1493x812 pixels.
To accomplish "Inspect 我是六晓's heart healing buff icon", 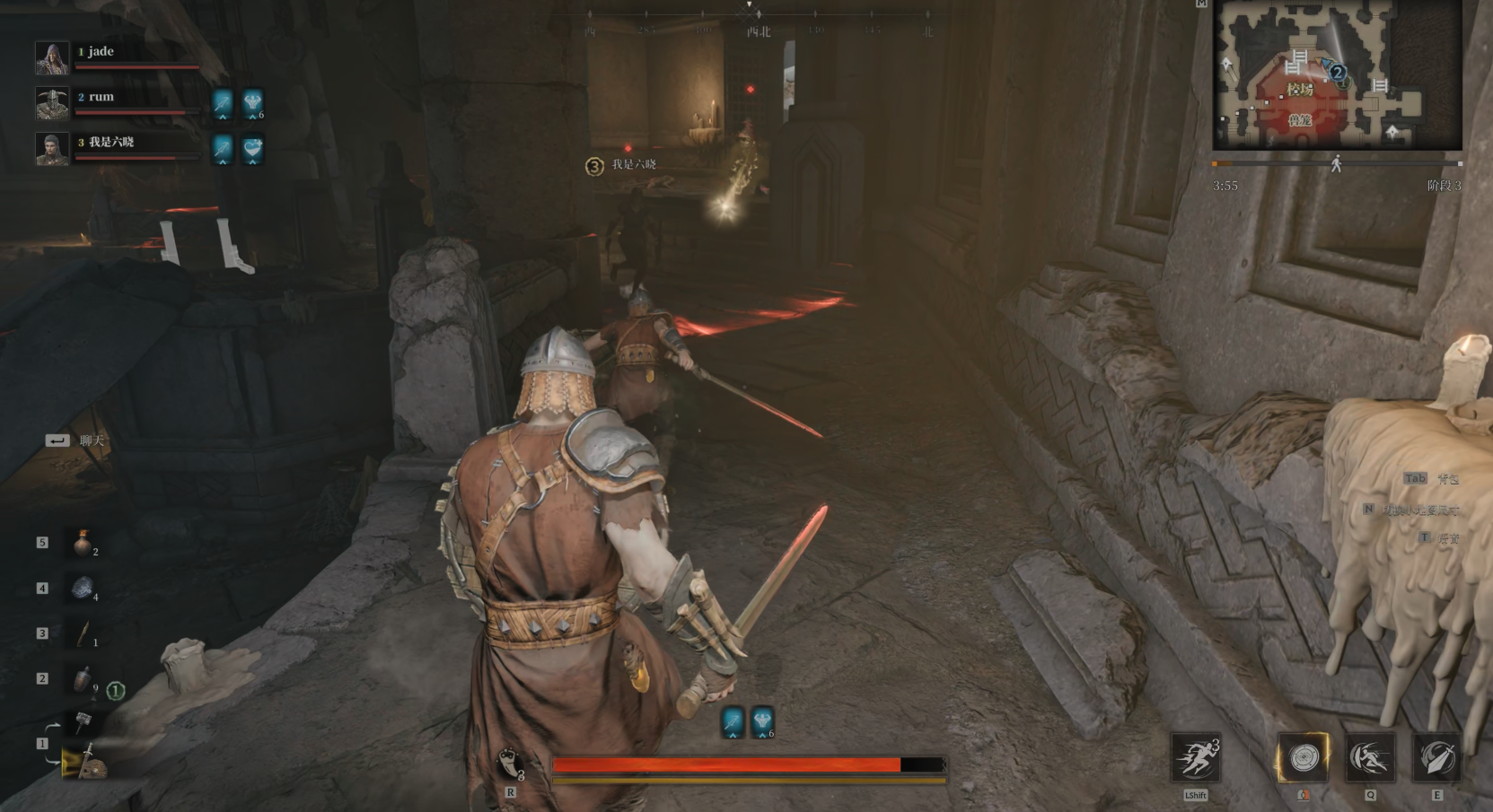I will pos(253,149).
